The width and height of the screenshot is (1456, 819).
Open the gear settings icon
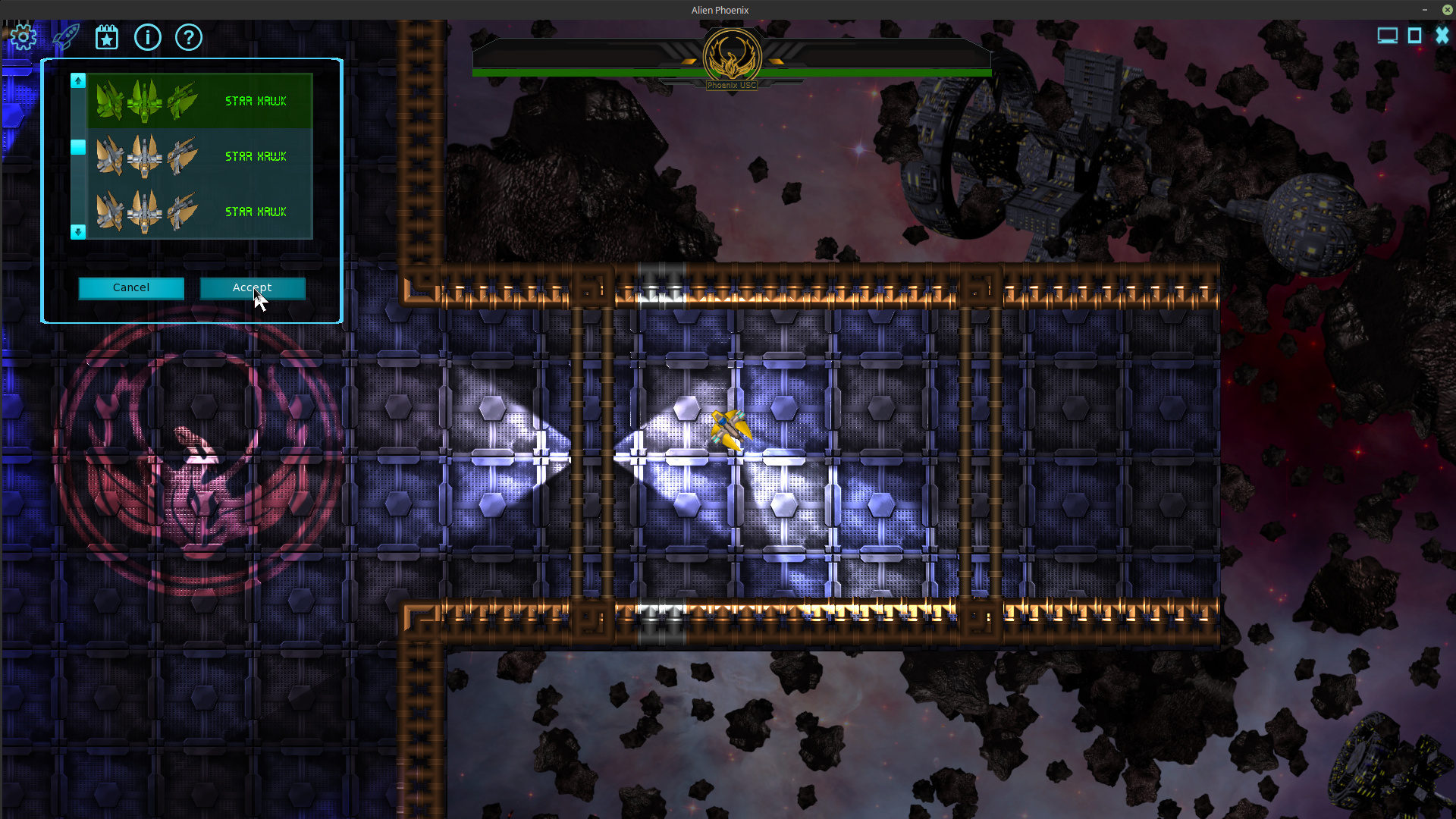(24, 36)
